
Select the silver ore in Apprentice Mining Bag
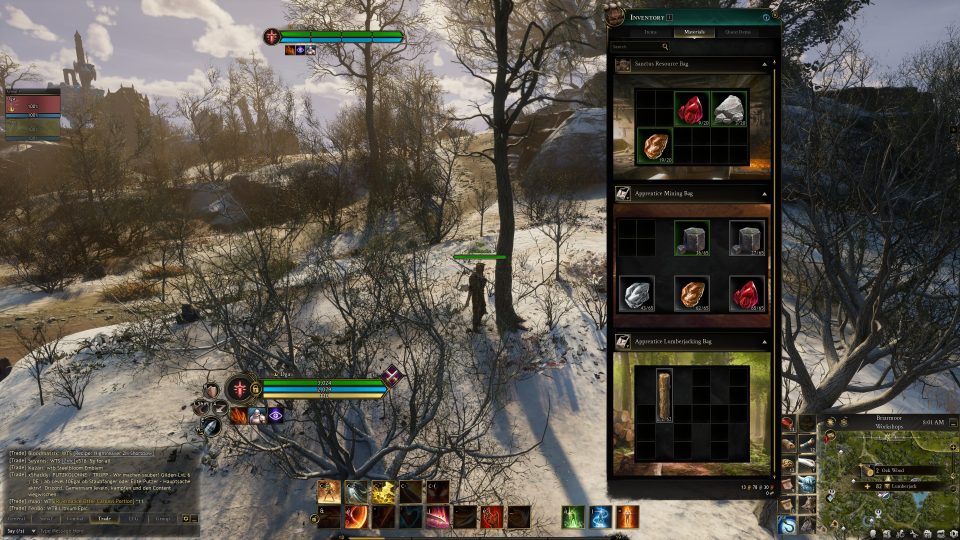pyautogui.click(x=636, y=294)
